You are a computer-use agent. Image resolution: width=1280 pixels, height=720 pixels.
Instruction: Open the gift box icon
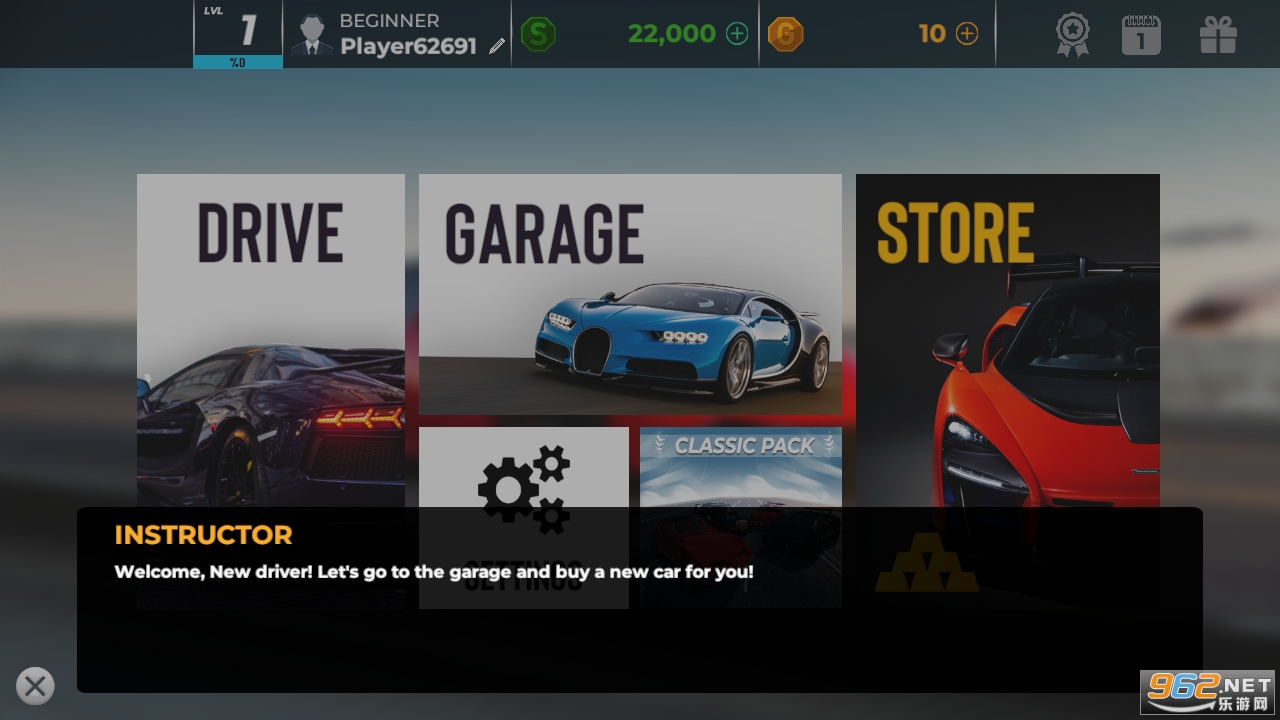pyautogui.click(x=1218, y=35)
